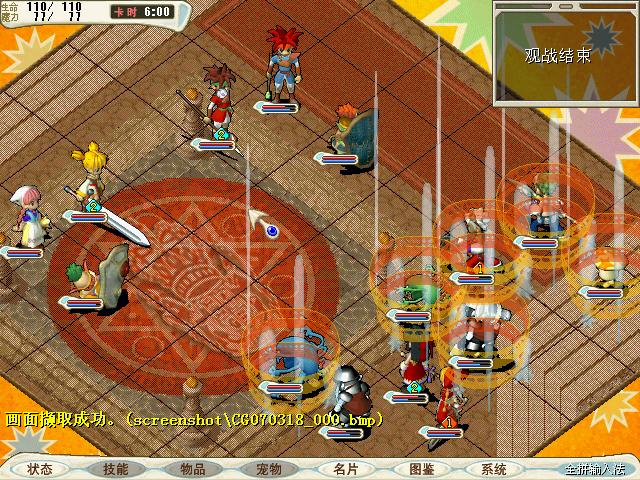Open the 状态 (Status) menu
Viewport: 640px width, 480px height.
click(x=40, y=468)
